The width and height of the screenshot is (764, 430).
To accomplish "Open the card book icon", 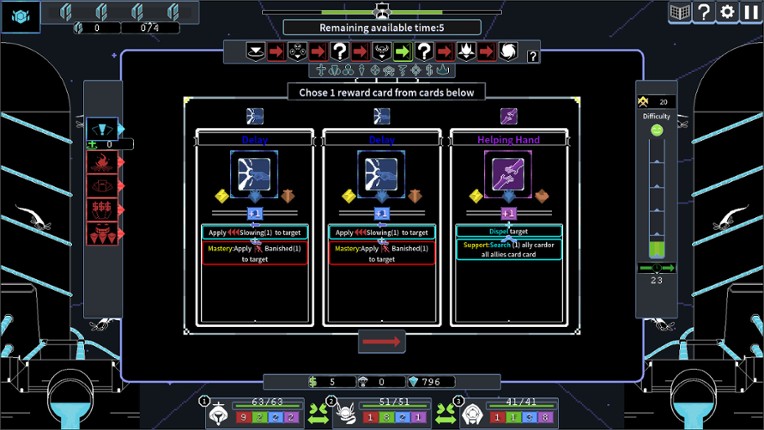I will coord(681,12).
